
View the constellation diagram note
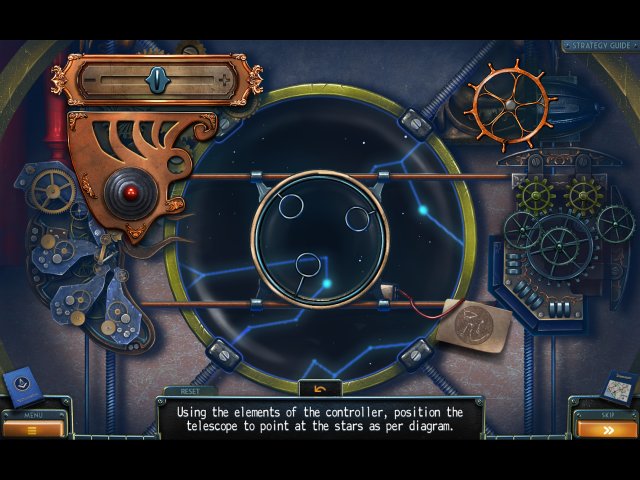473,325
